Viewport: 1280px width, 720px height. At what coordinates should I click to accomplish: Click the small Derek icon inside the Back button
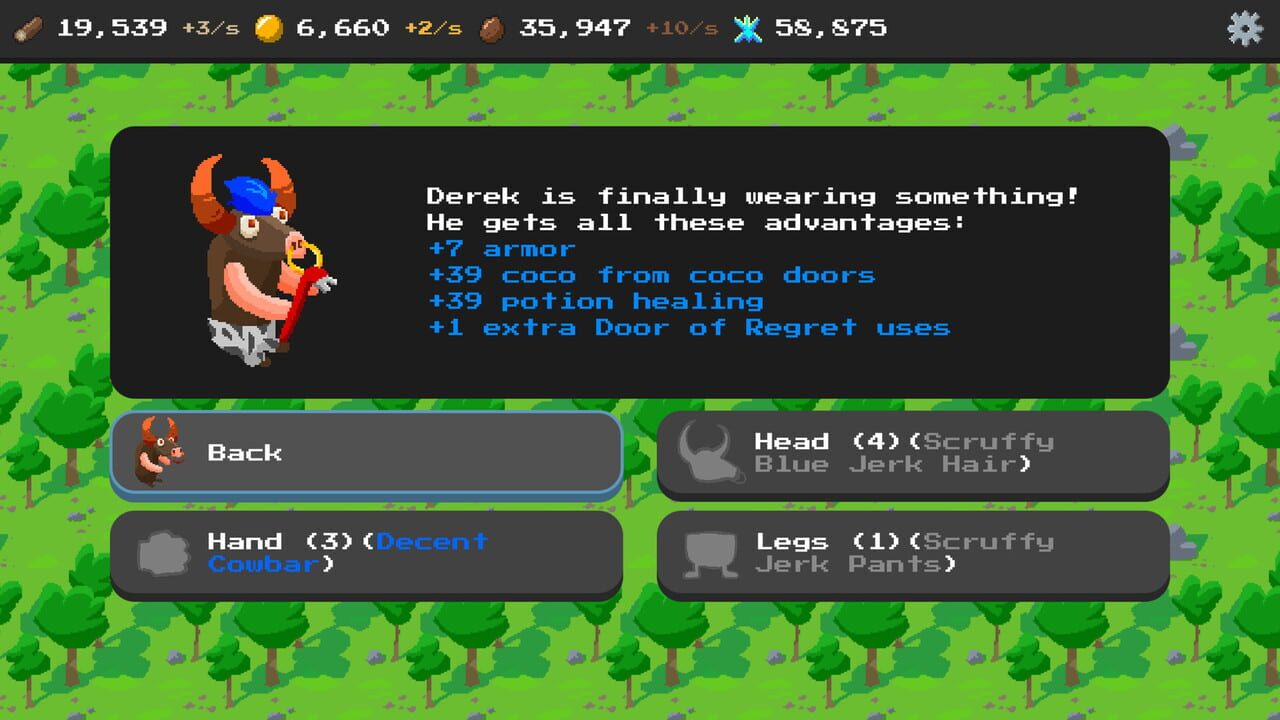point(160,452)
